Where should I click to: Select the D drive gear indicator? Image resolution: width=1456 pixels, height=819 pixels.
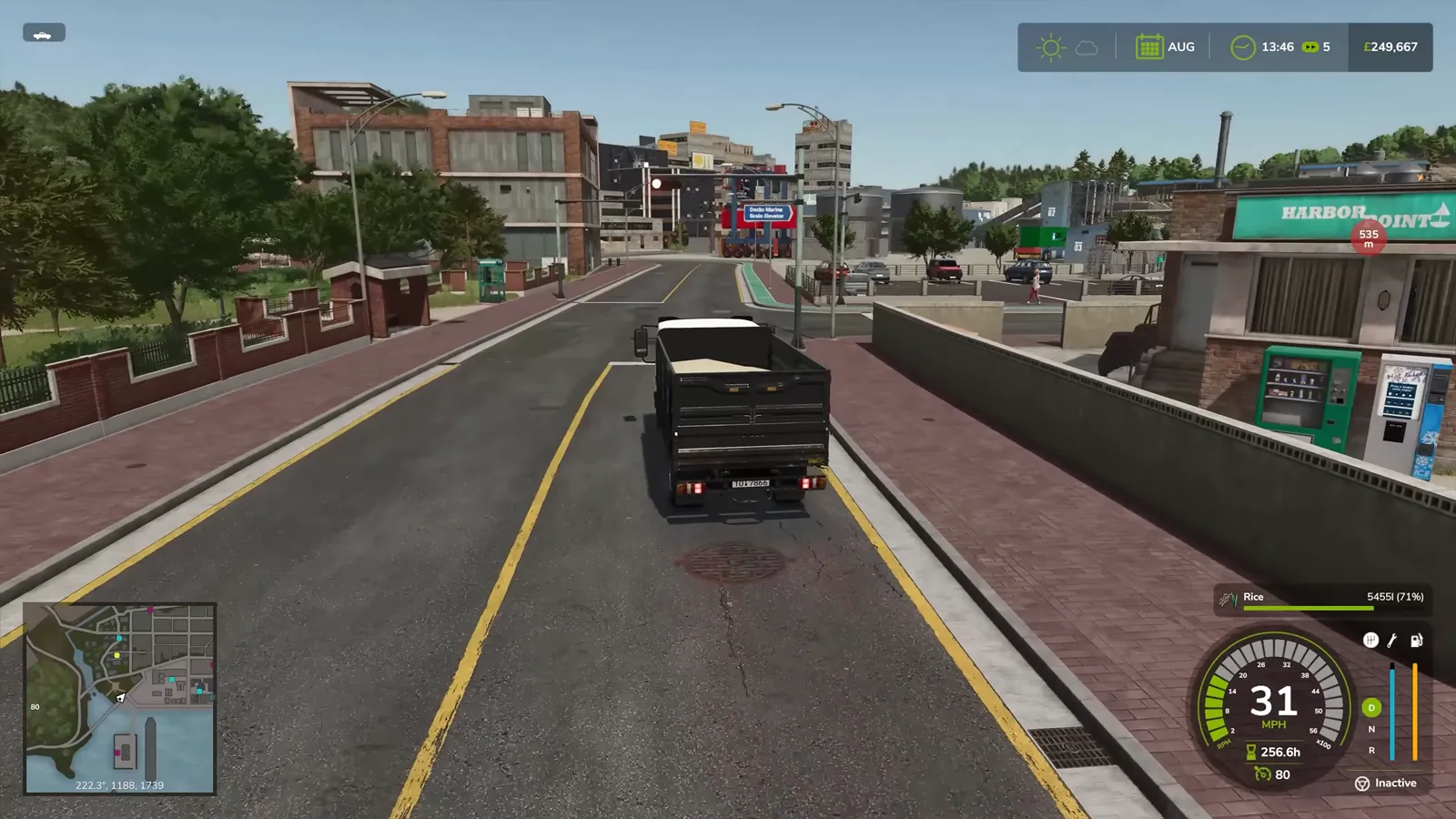[x=1371, y=707]
